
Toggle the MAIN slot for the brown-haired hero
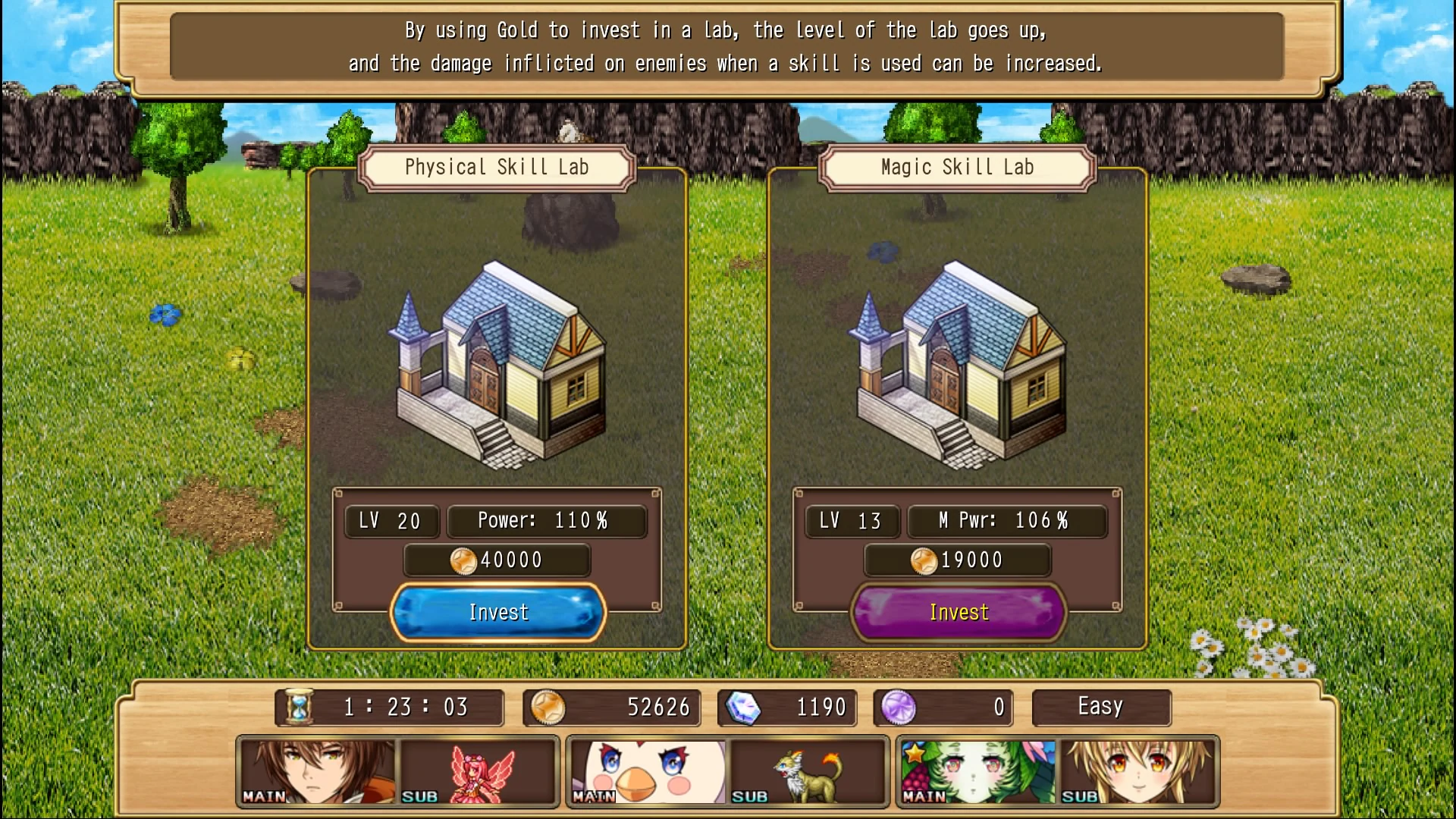pos(318,770)
